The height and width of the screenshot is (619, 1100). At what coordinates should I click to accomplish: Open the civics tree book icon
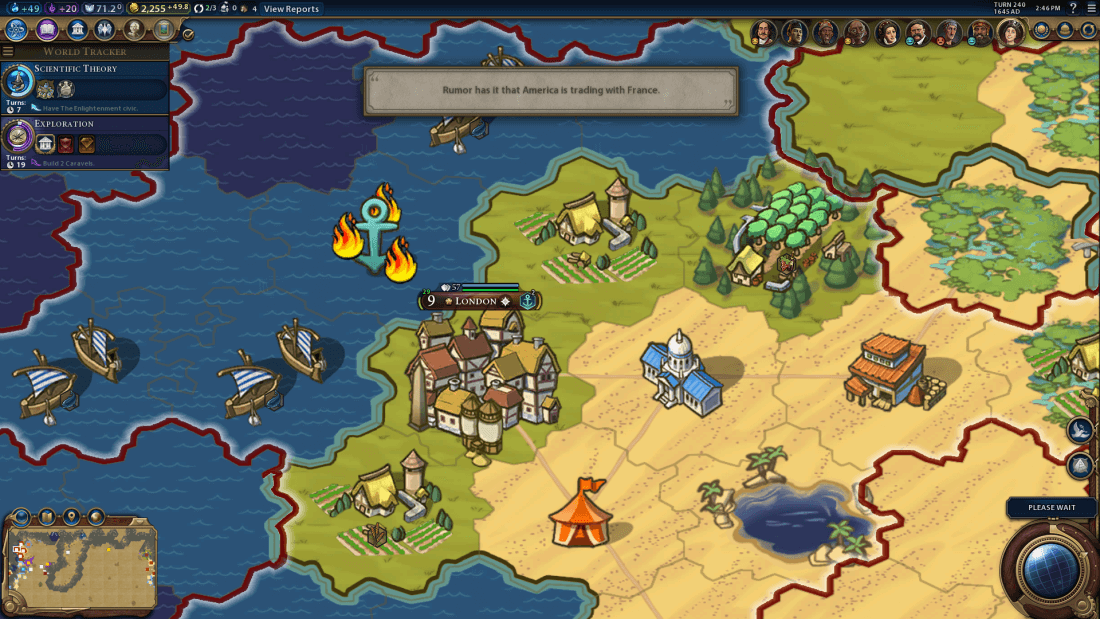[x=46, y=30]
